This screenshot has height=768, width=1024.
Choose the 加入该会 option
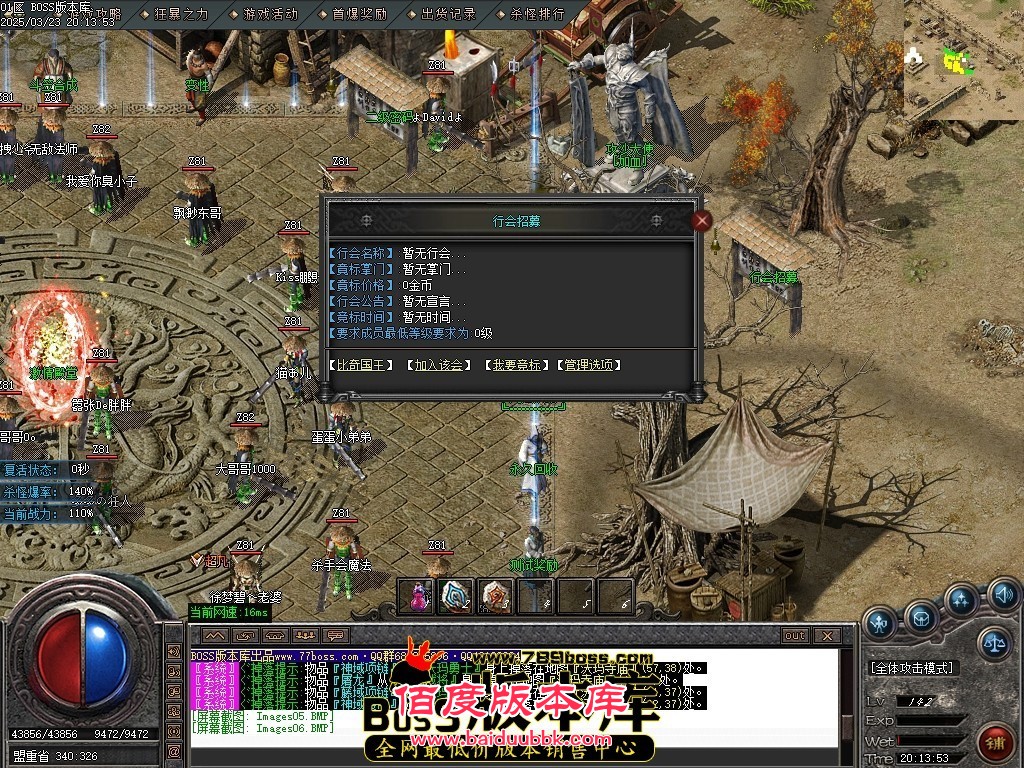[439, 365]
